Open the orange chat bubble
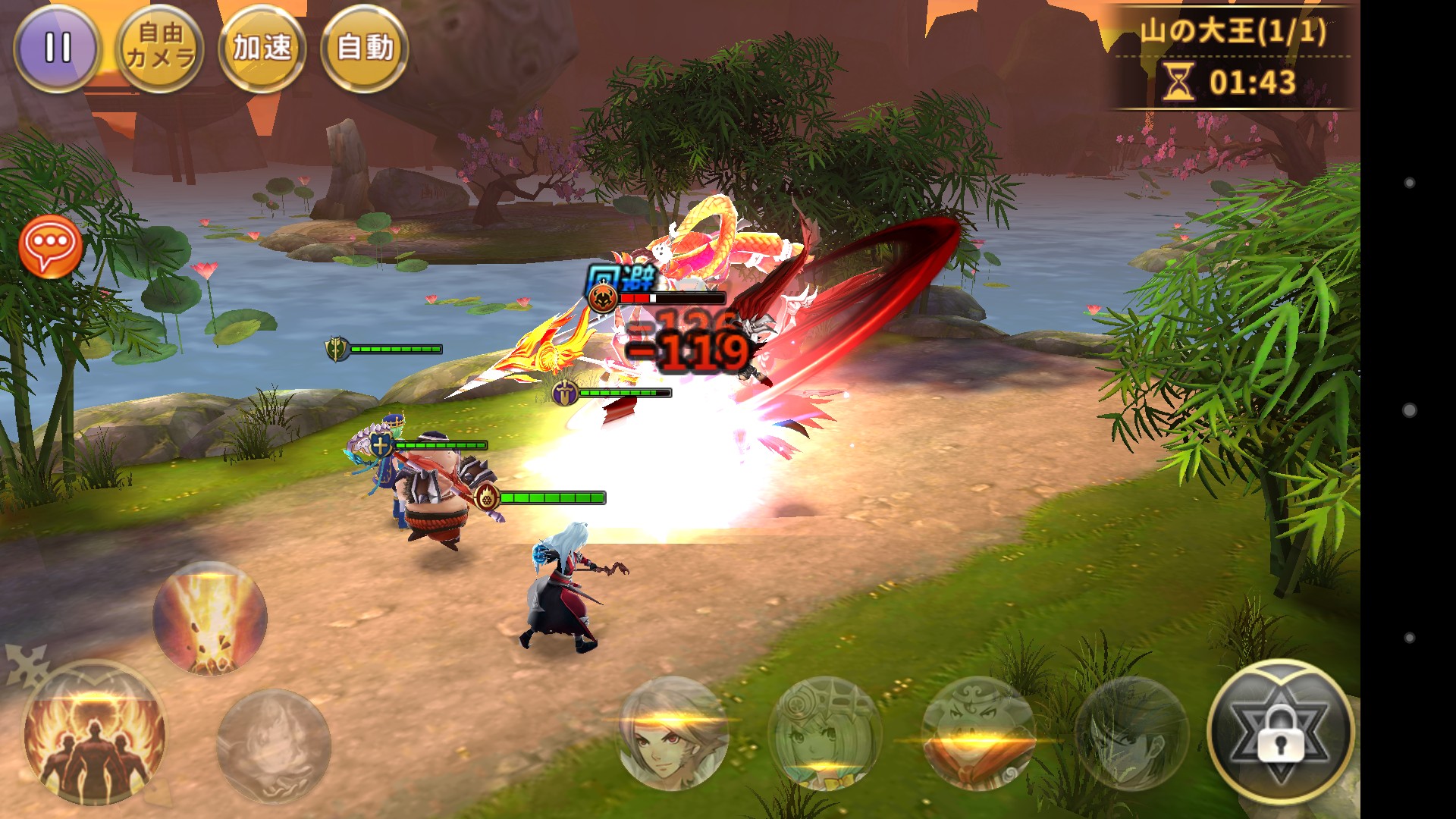 pyautogui.click(x=50, y=246)
